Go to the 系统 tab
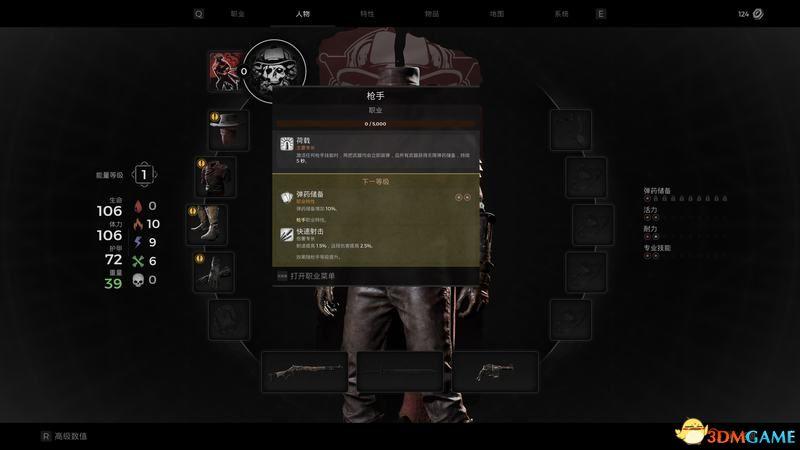This screenshot has width=800, height=450. 560,14
